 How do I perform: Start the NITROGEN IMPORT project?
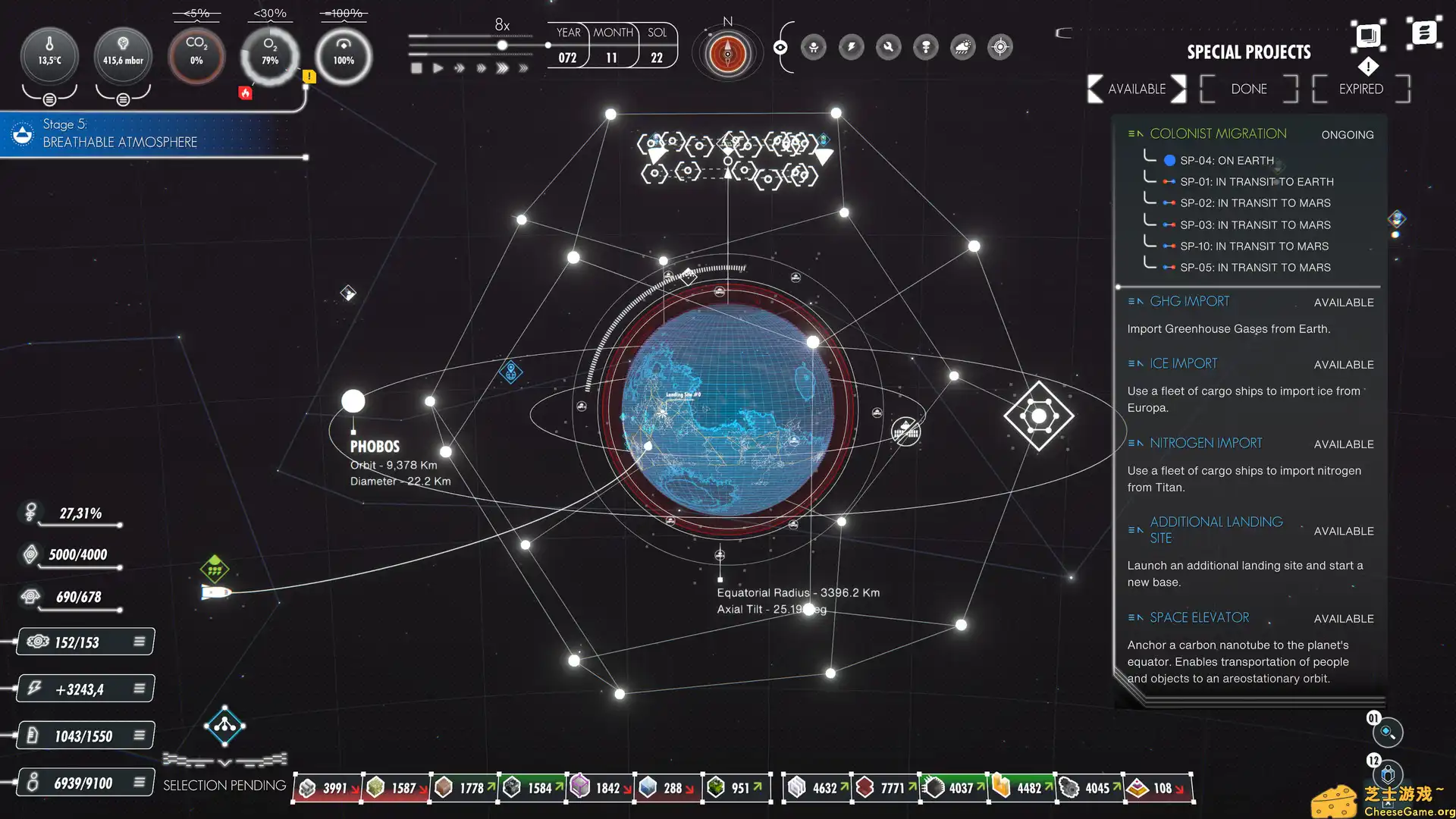point(1206,443)
